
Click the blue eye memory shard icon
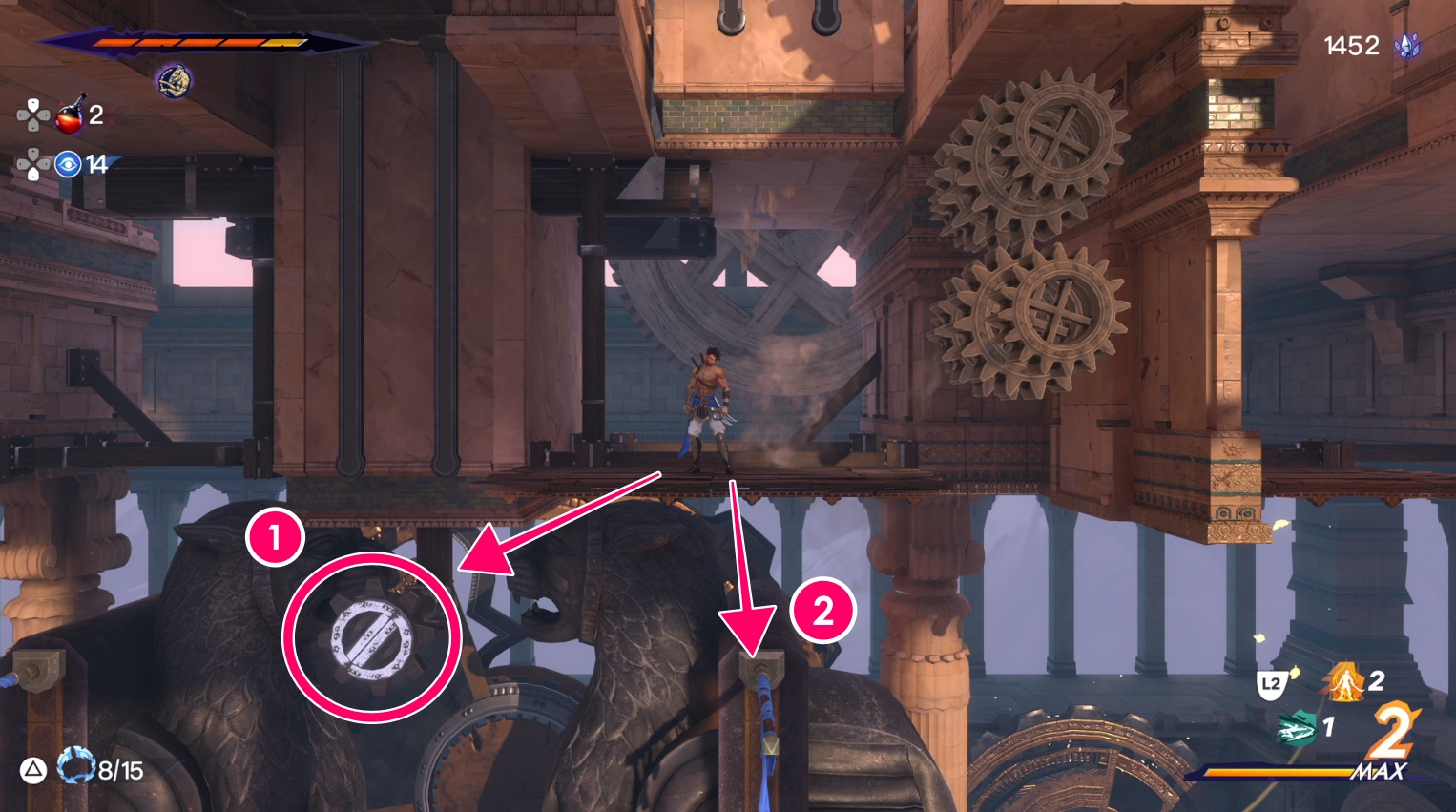coord(68,164)
